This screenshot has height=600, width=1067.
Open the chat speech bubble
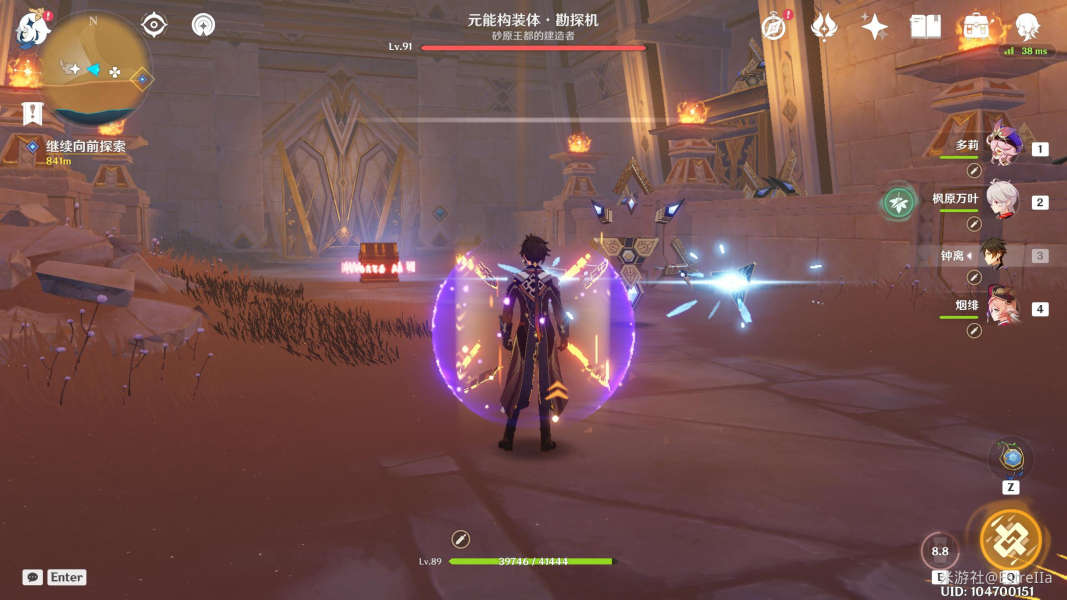pyautogui.click(x=33, y=577)
